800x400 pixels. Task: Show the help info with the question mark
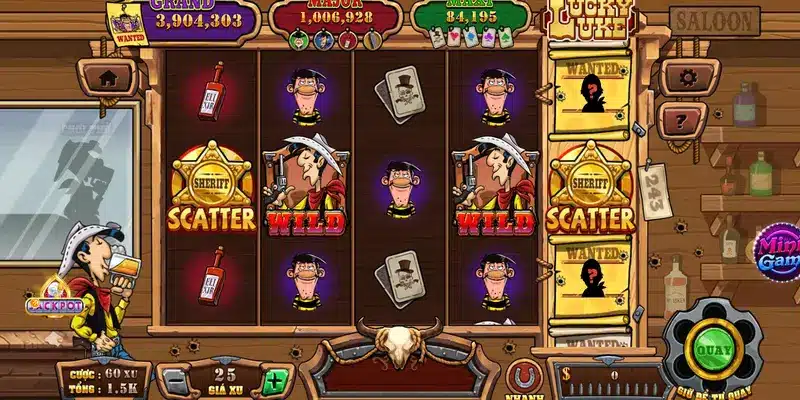click(683, 120)
